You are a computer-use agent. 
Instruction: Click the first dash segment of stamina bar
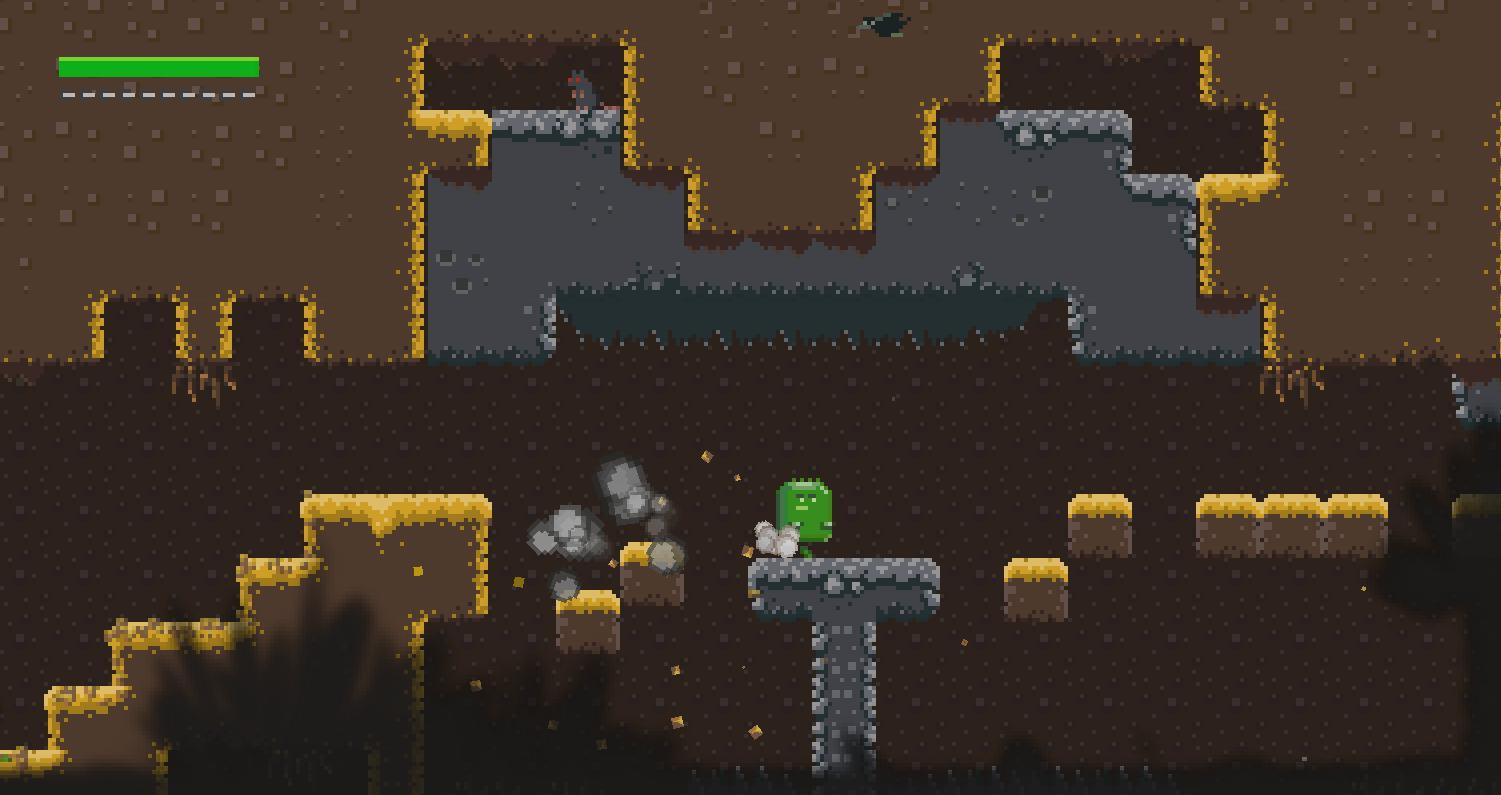pos(68,93)
